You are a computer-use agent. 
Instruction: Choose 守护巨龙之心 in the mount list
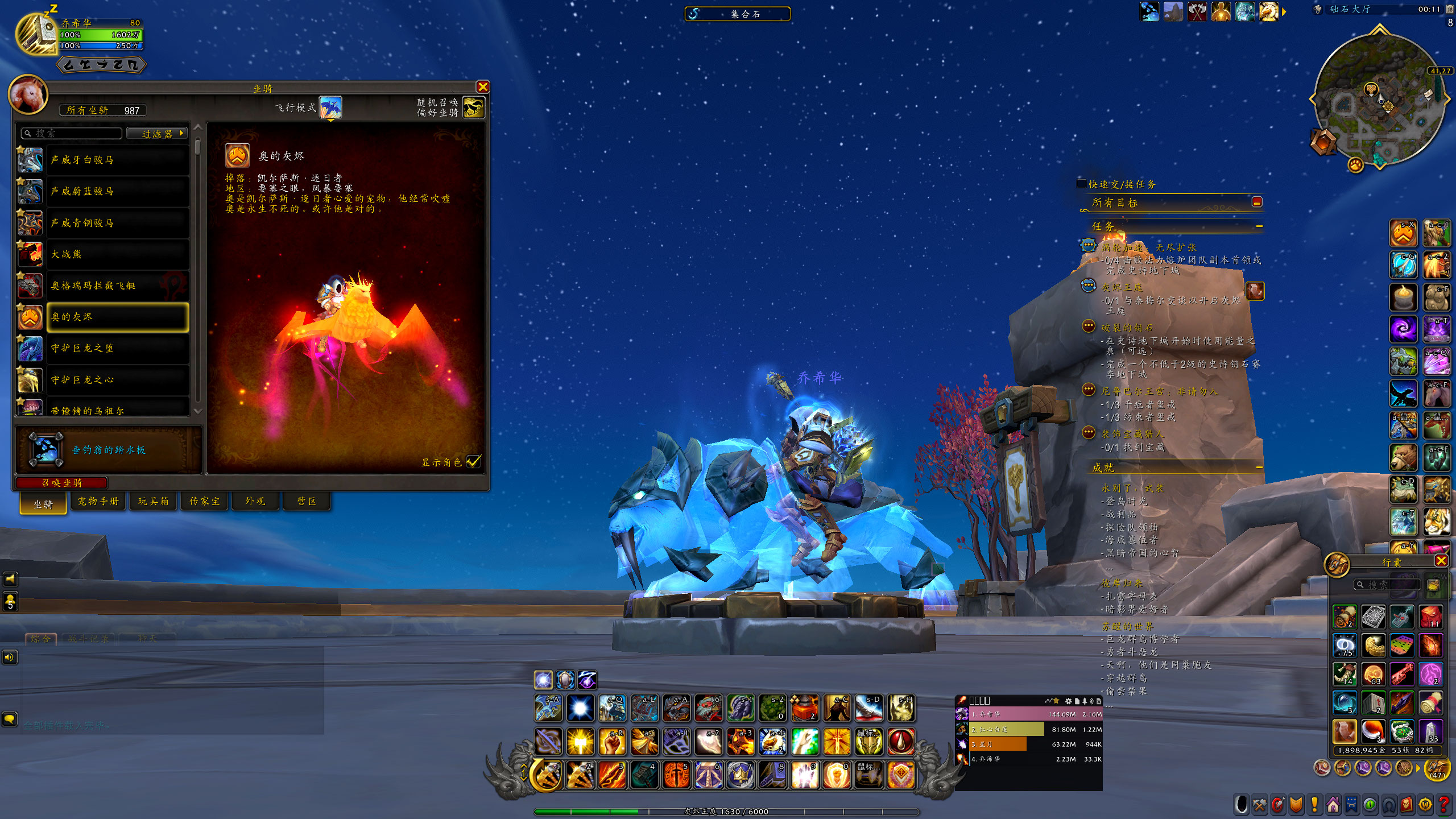[x=117, y=379]
